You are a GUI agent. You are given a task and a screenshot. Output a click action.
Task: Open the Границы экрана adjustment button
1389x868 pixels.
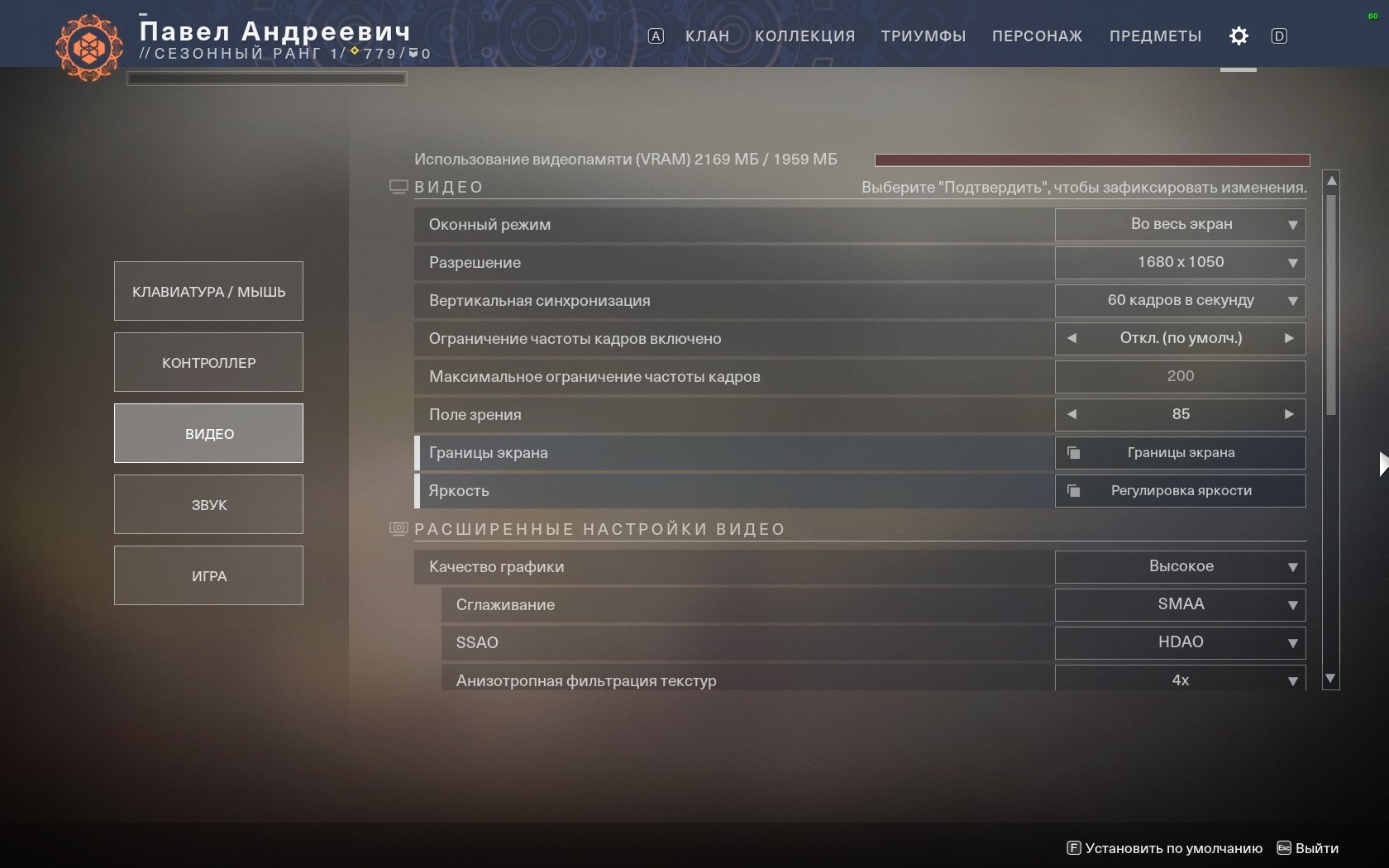1180,453
